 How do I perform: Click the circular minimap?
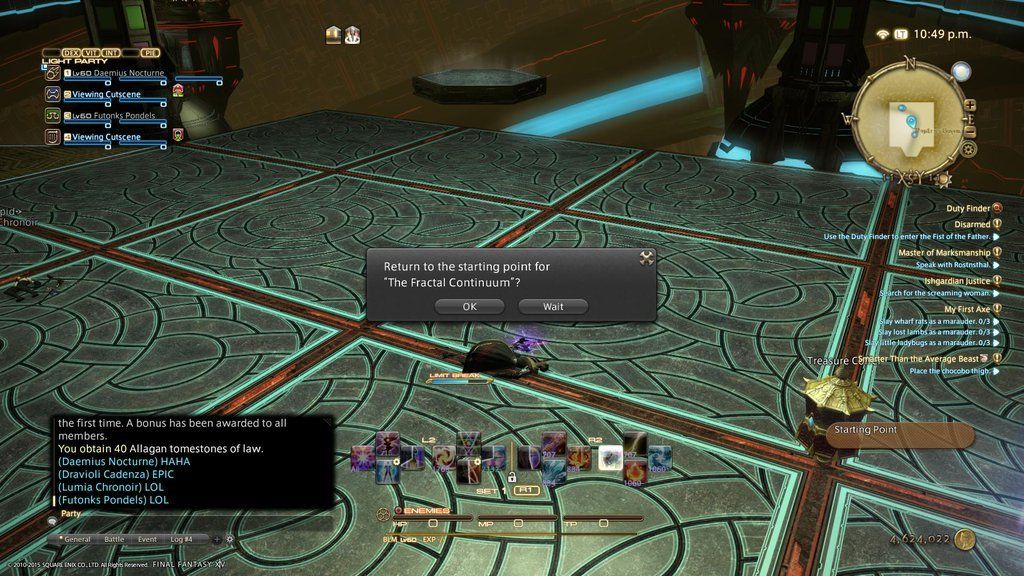coord(910,122)
